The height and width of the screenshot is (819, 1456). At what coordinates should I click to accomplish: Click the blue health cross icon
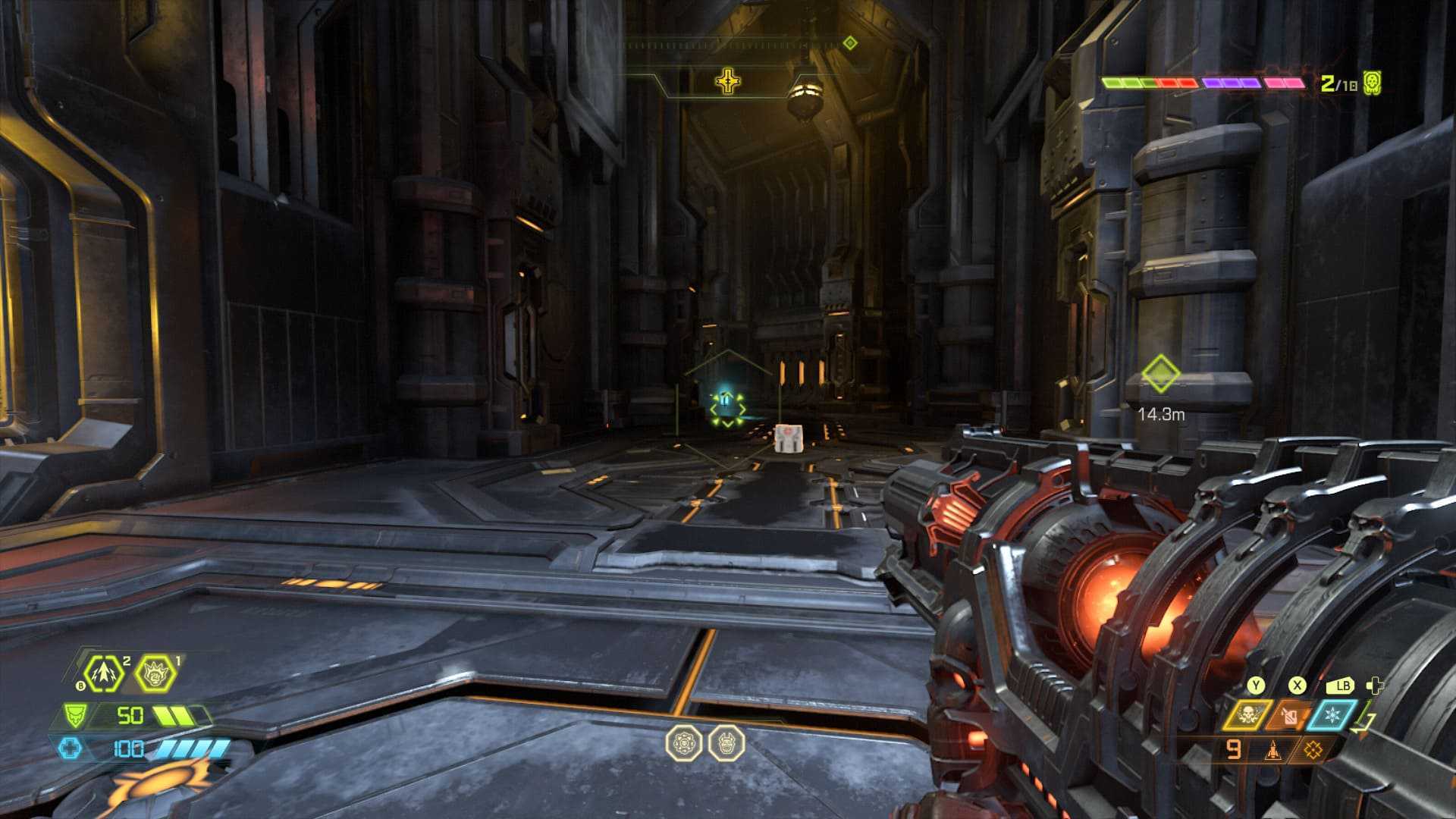pos(70,748)
